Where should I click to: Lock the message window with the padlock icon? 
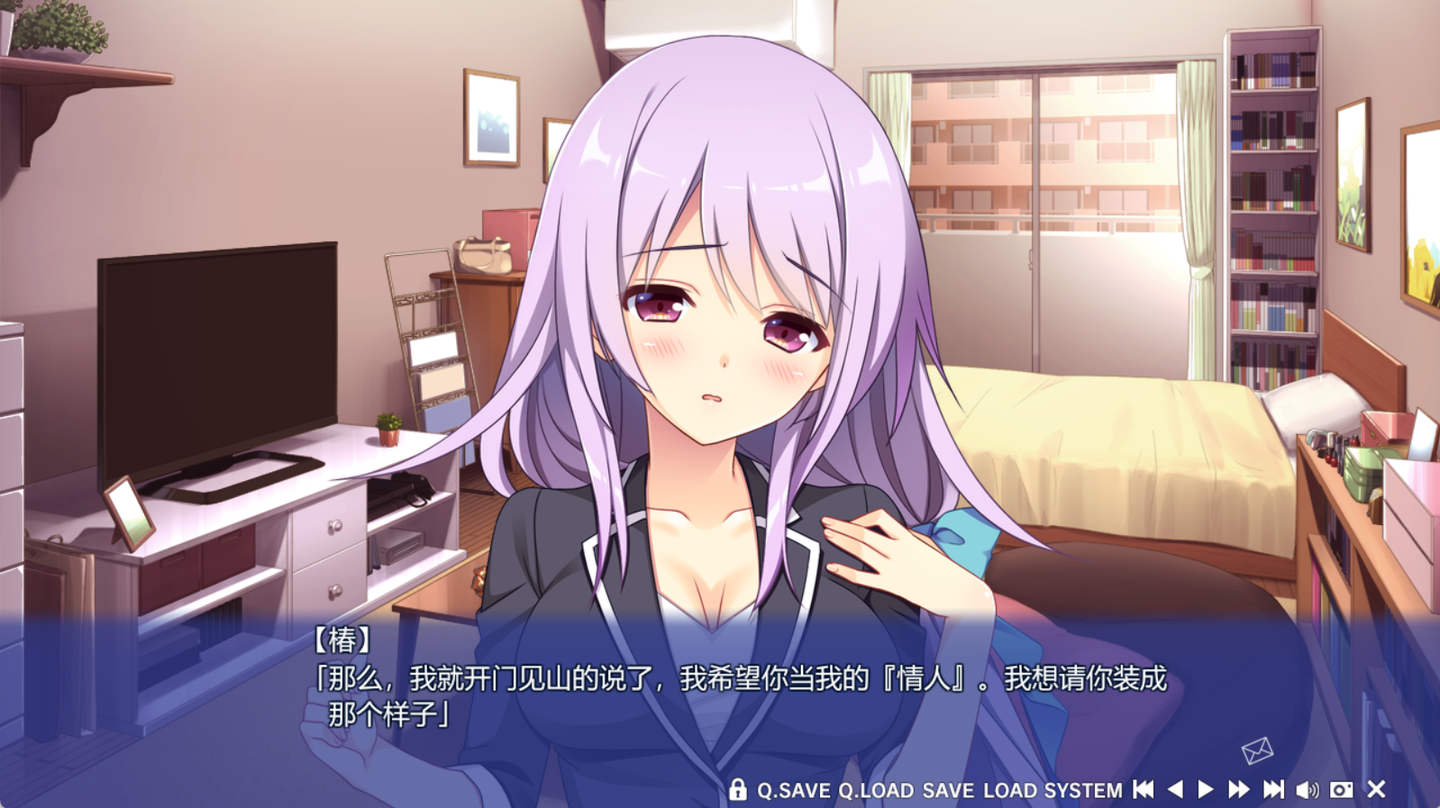coord(737,790)
